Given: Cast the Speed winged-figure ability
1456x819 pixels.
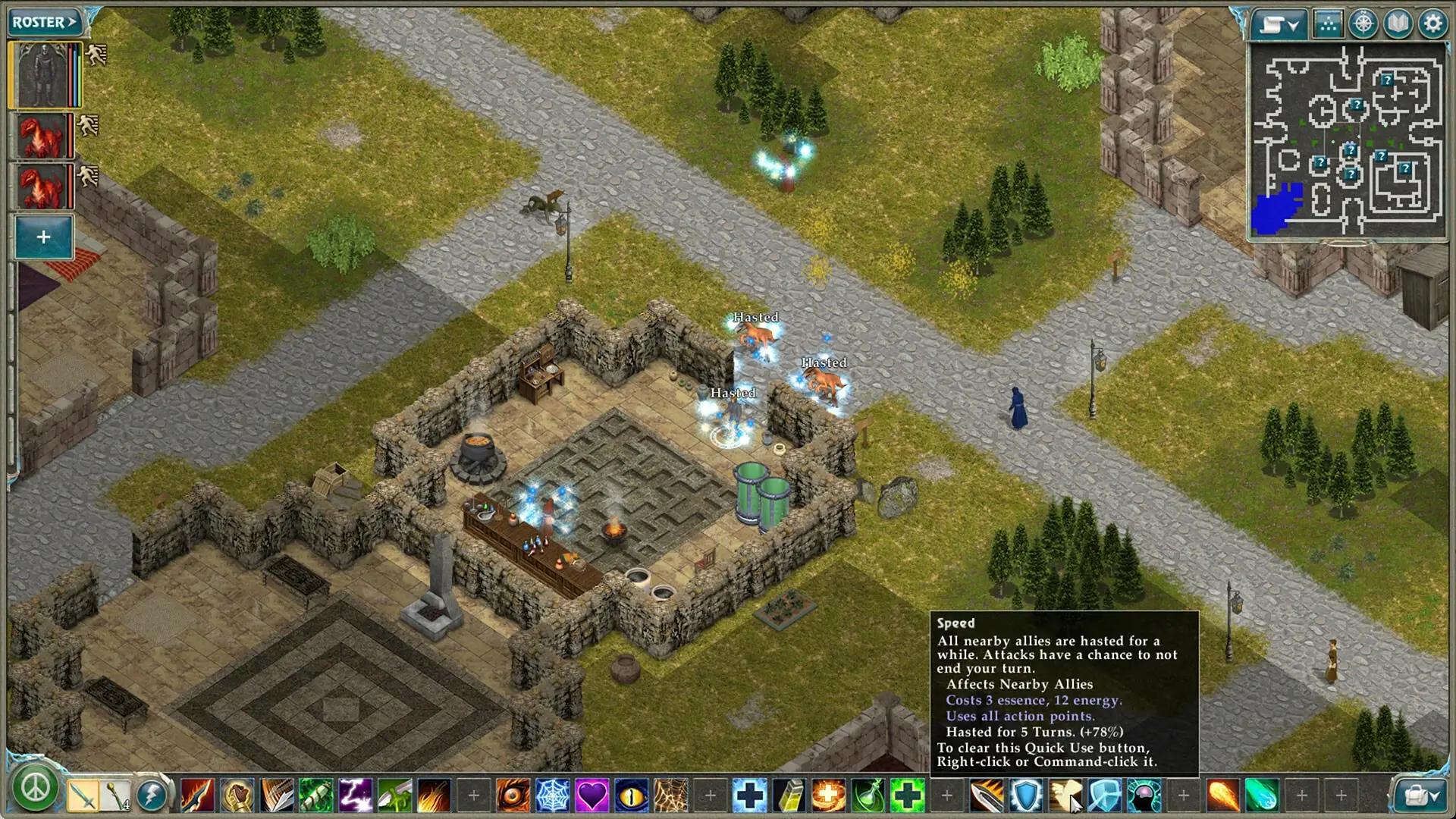Looking at the screenshot, I should point(1065,795).
